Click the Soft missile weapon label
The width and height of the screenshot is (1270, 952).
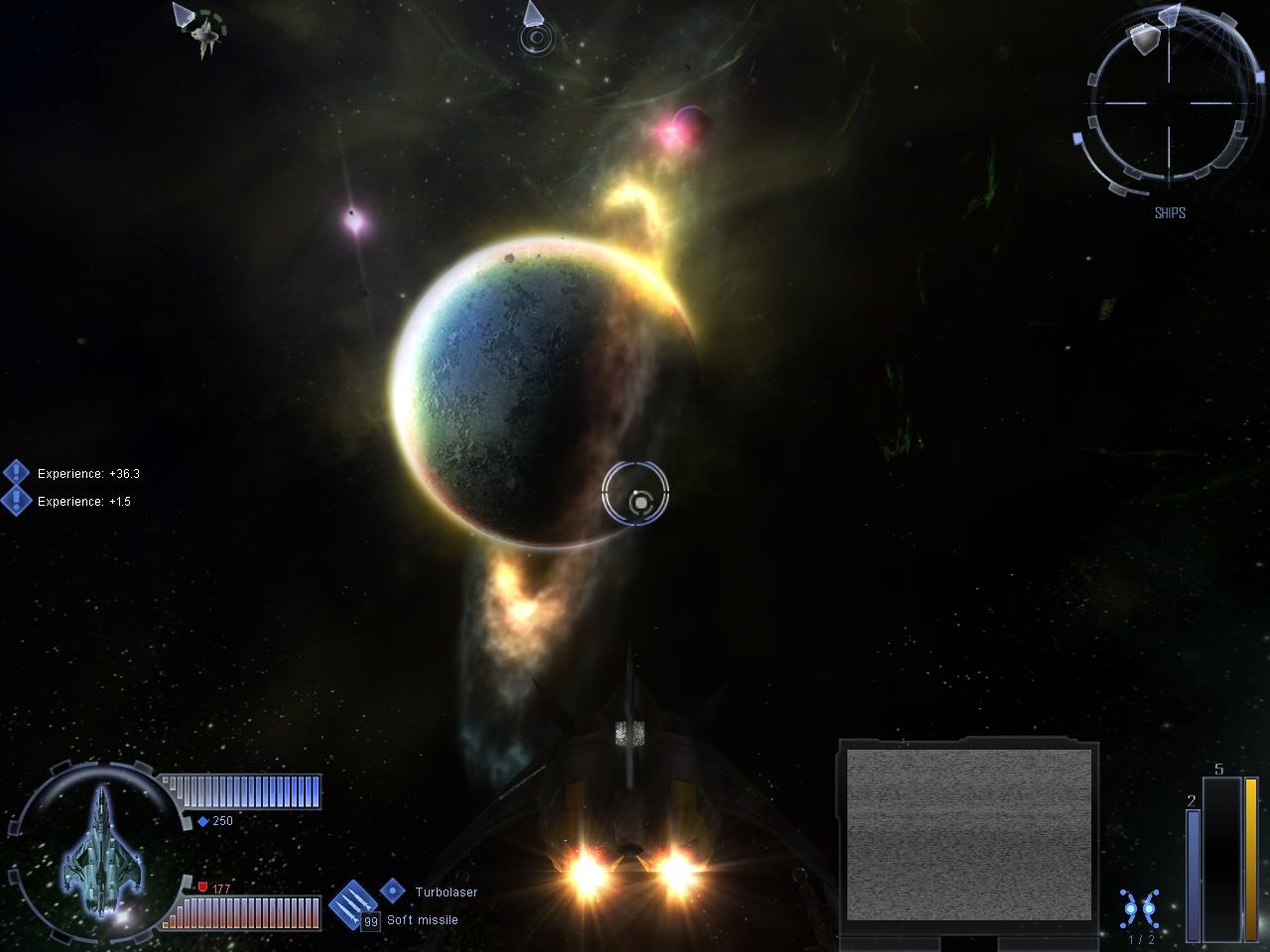pyautogui.click(x=421, y=920)
